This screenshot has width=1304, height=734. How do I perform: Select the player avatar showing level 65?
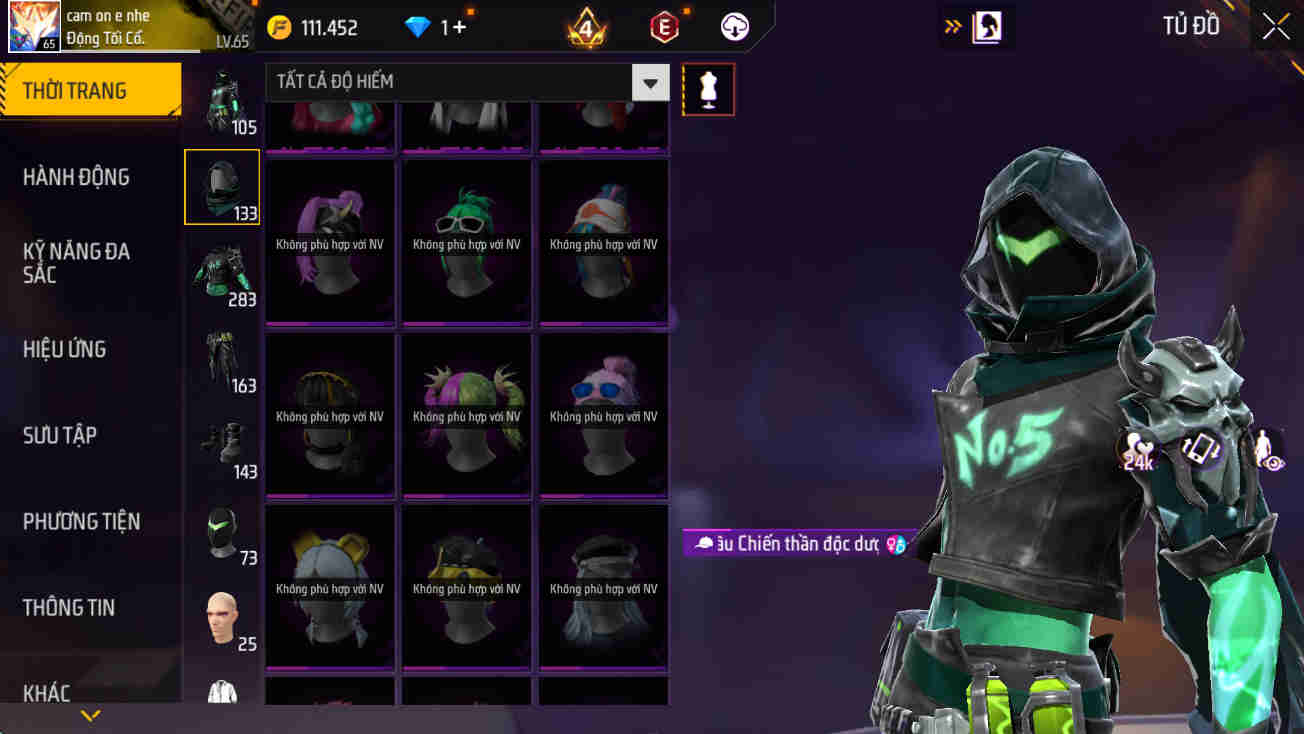click(x=34, y=27)
